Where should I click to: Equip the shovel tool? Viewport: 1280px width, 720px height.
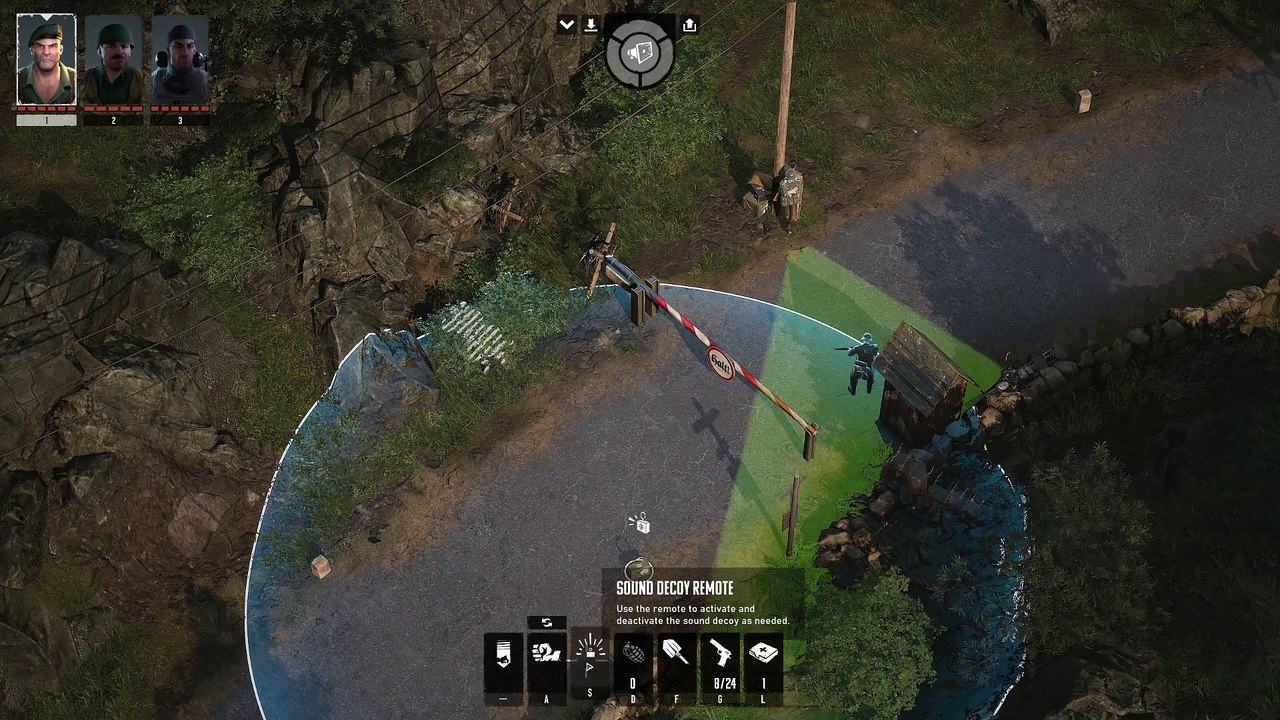click(x=676, y=661)
